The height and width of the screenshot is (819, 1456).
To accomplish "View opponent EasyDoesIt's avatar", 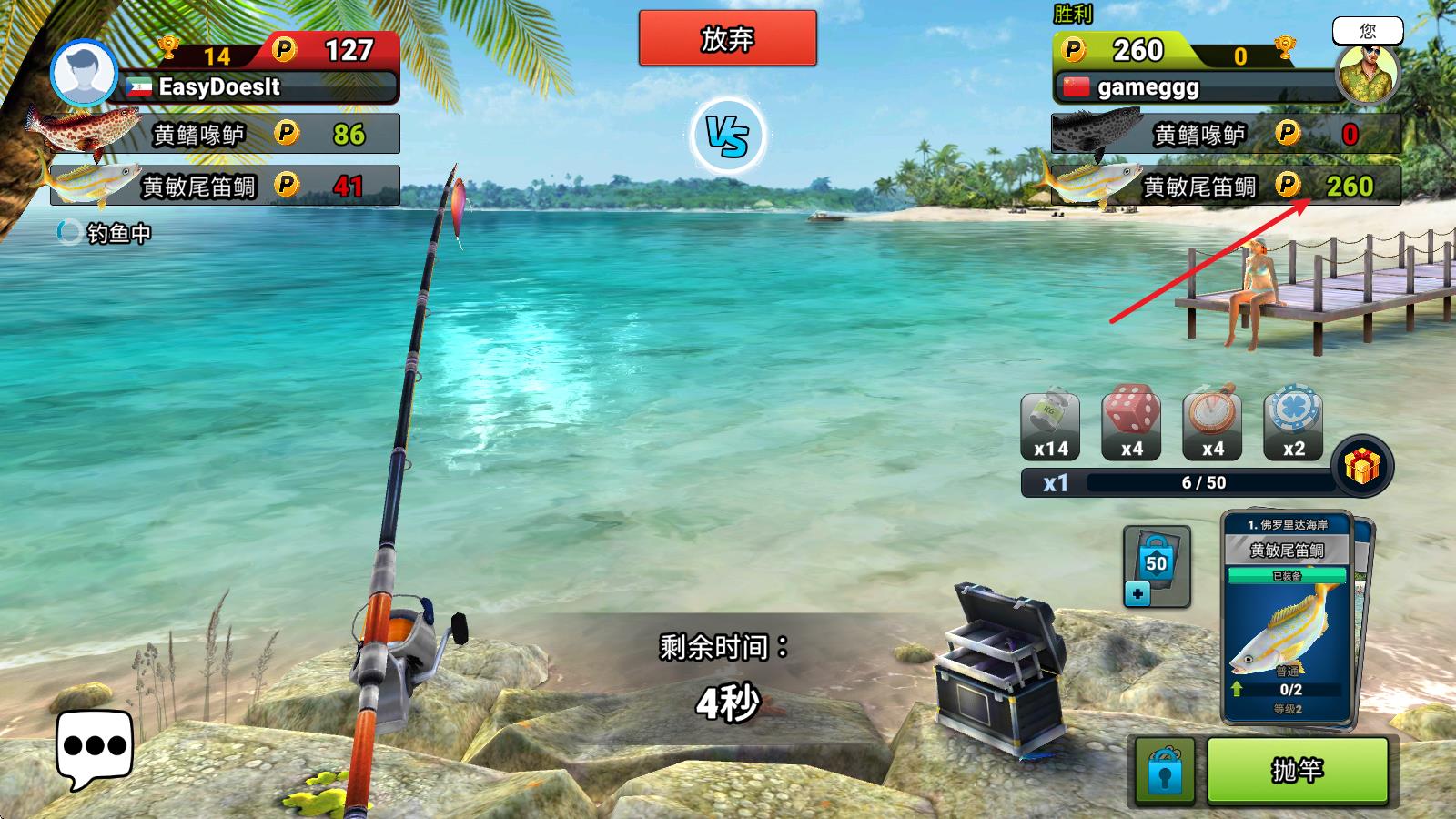I will 83,73.
